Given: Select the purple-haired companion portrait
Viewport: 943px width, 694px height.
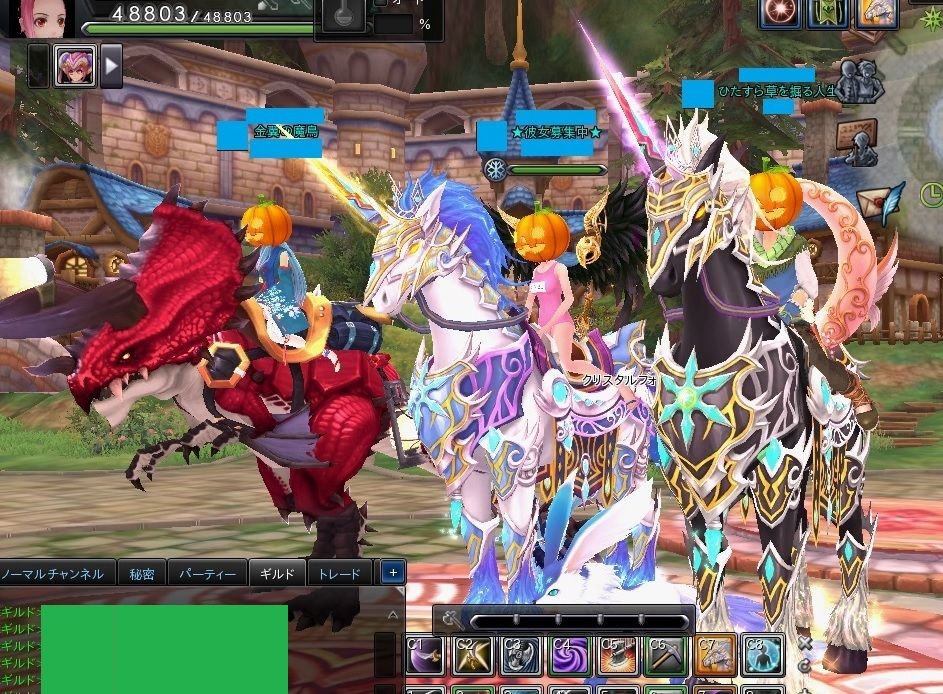Looking at the screenshot, I should tap(75, 65).
